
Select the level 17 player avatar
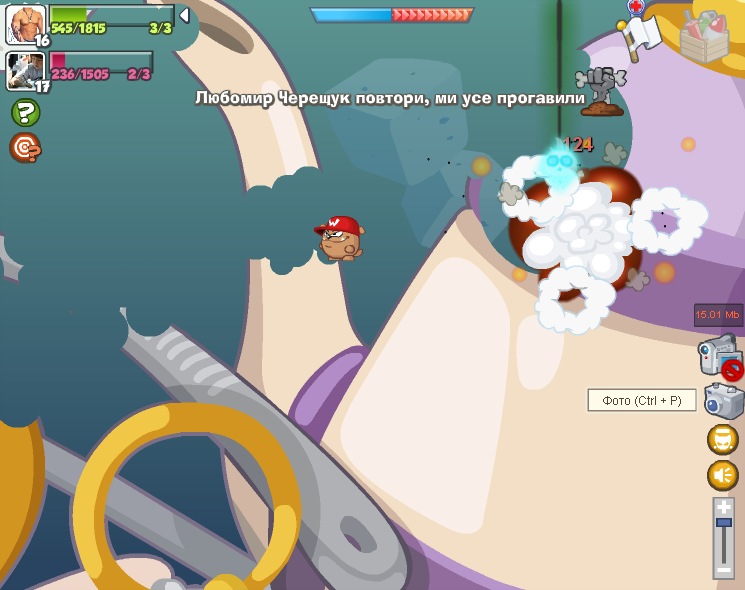click(x=24, y=70)
